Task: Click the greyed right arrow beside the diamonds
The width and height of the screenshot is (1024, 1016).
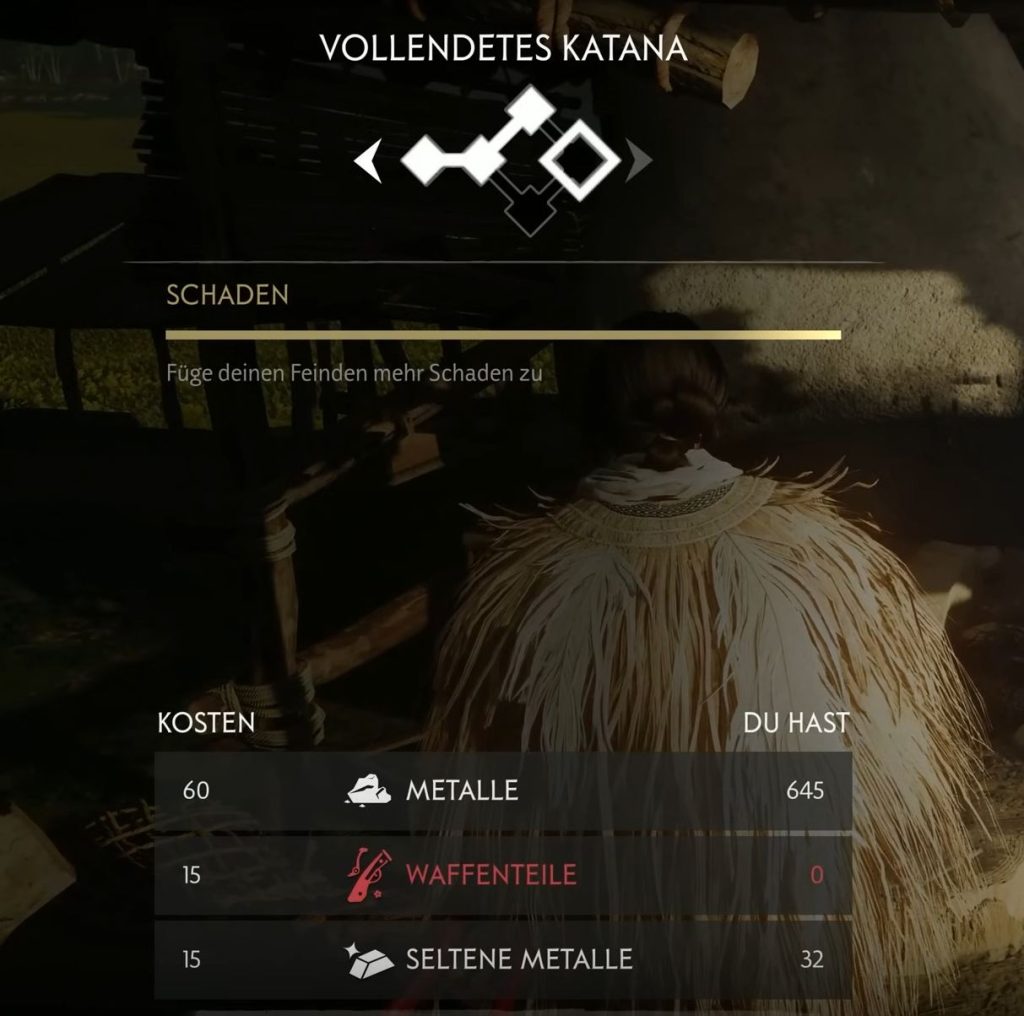Action: [640, 159]
